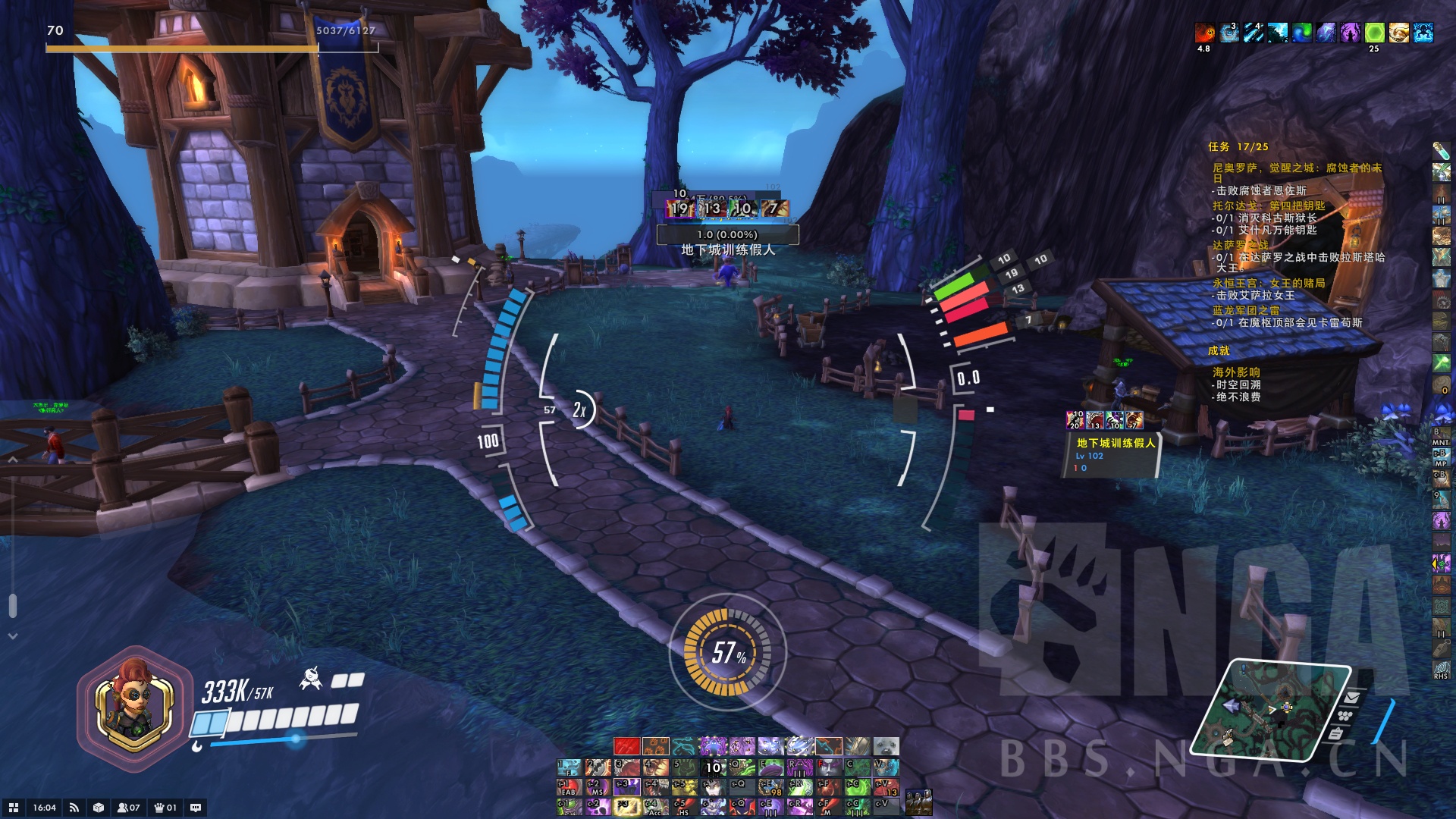Viewport: 1456px width, 819px height.
Task: Open the four-squares main menu button
Action: (x=13, y=808)
